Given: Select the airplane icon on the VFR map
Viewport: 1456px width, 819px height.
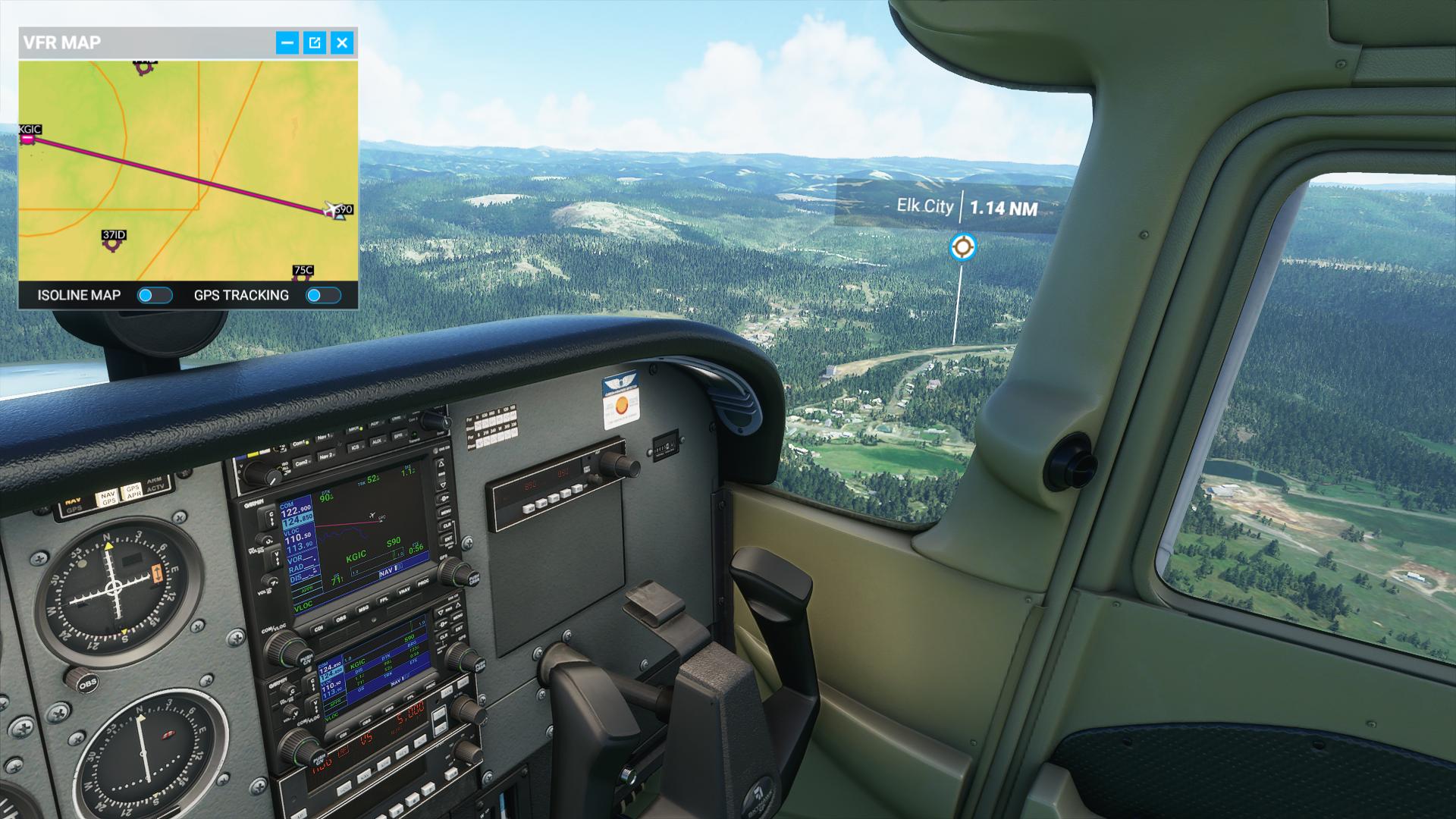Looking at the screenshot, I should click(331, 209).
